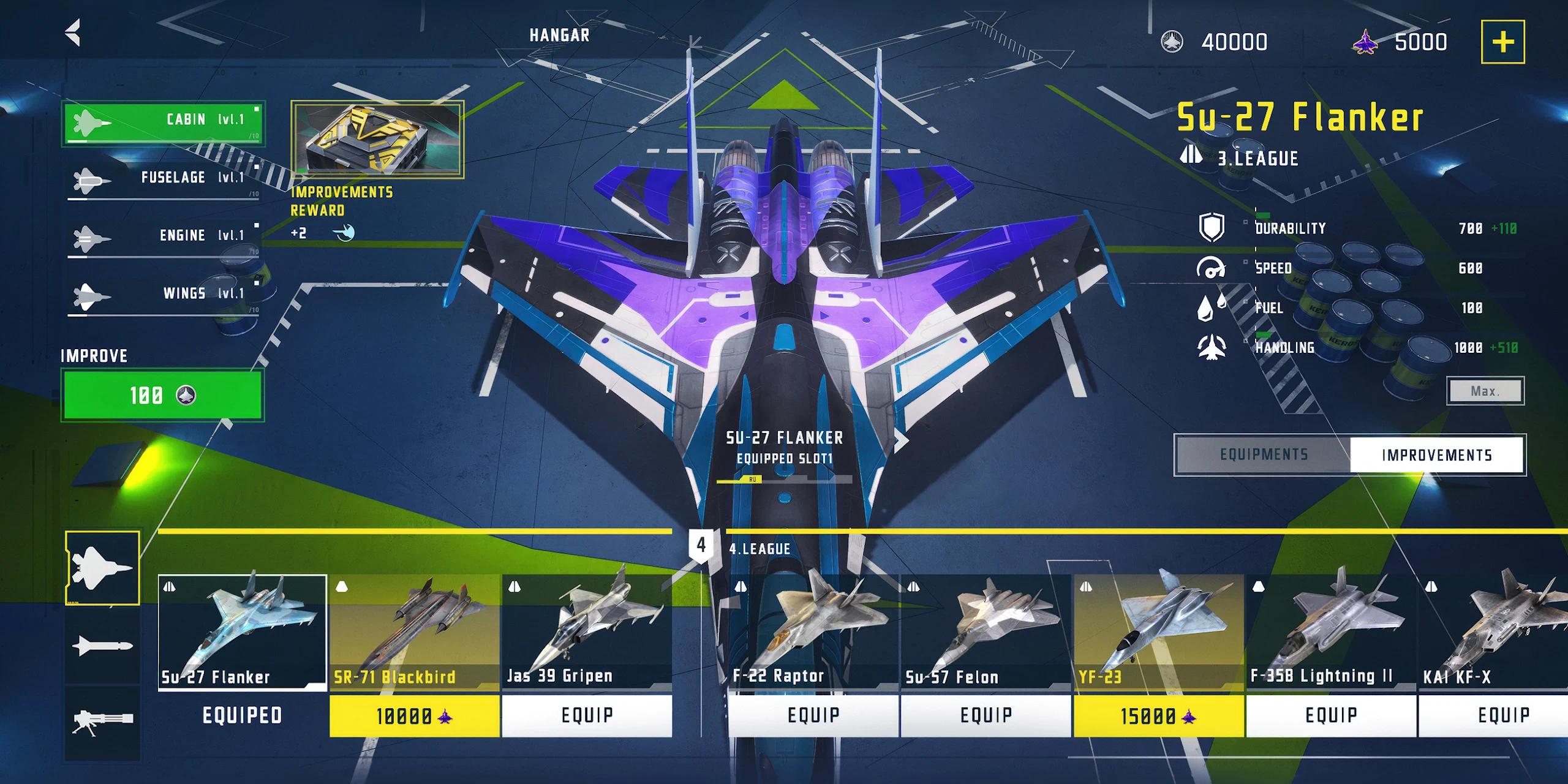
Task: Go back using the arrow button
Action: click(x=73, y=33)
